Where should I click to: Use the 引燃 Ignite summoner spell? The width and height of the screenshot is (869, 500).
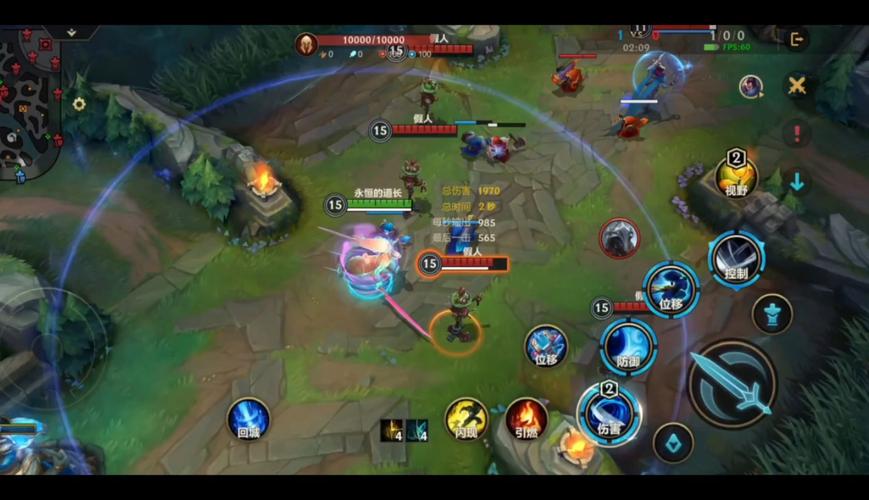pos(525,418)
